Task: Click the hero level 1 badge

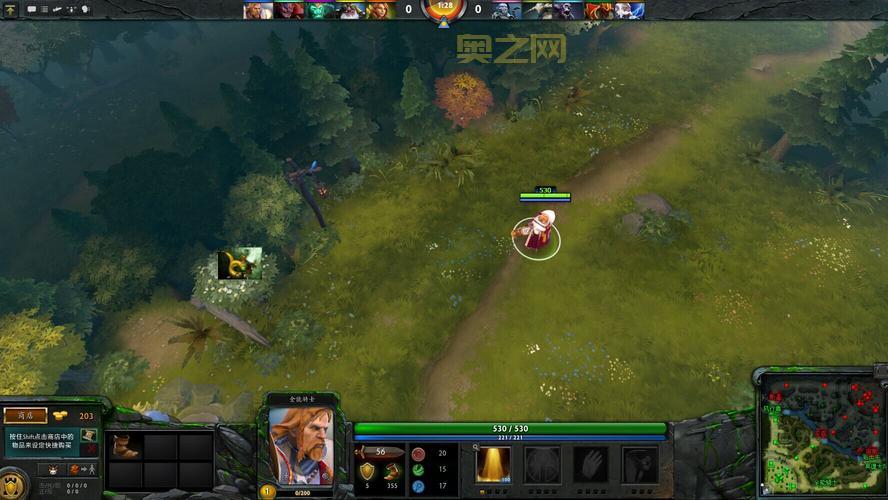Action: click(267, 491)
